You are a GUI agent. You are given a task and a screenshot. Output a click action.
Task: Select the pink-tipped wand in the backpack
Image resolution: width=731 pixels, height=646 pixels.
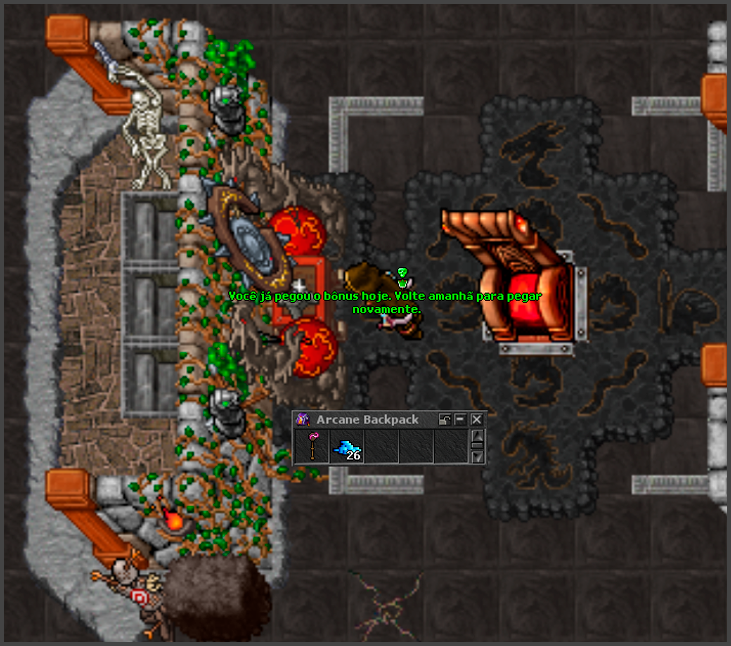pos(312,447)
